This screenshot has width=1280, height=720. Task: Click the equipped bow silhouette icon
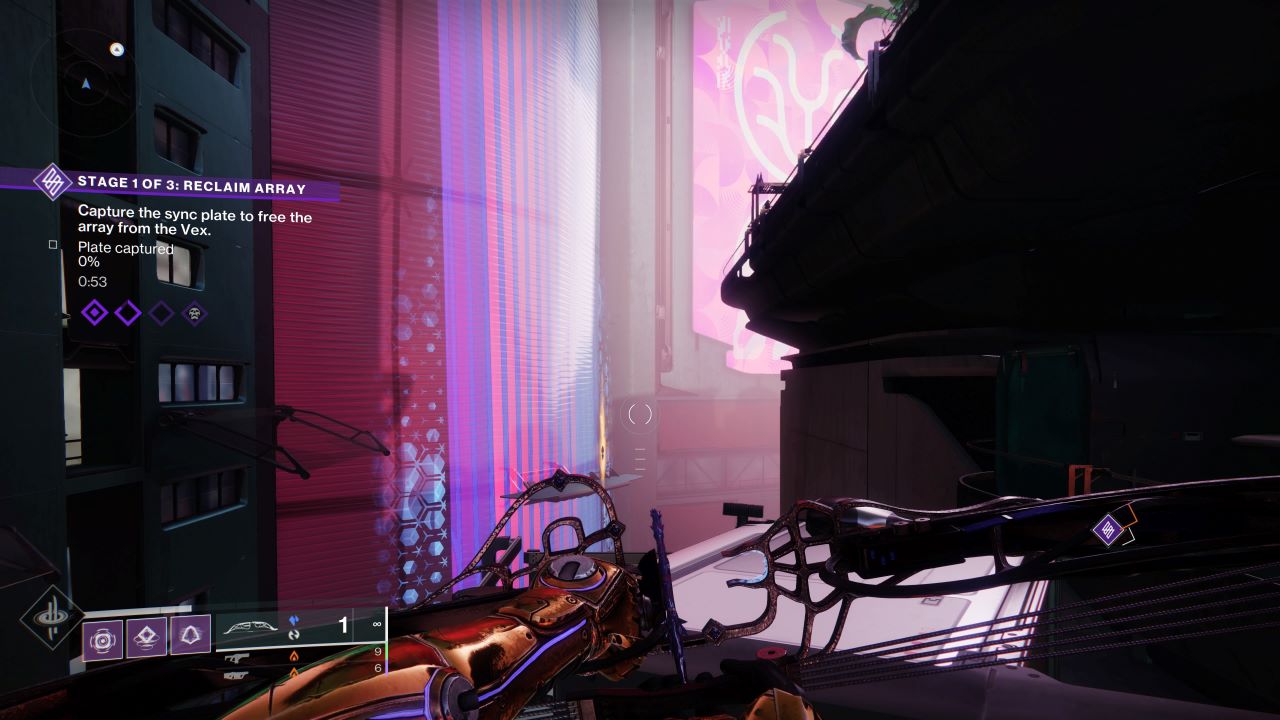pyautogui.click(x=251, y=625)
